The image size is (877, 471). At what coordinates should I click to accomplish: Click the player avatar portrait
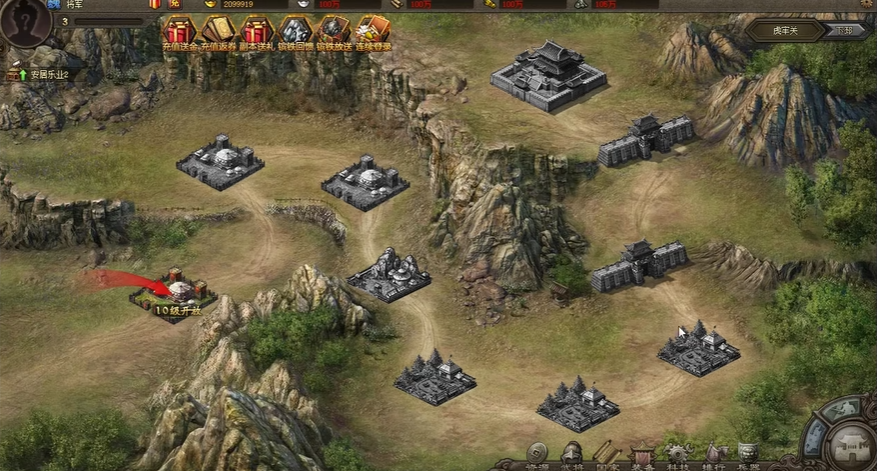point(24,22)
